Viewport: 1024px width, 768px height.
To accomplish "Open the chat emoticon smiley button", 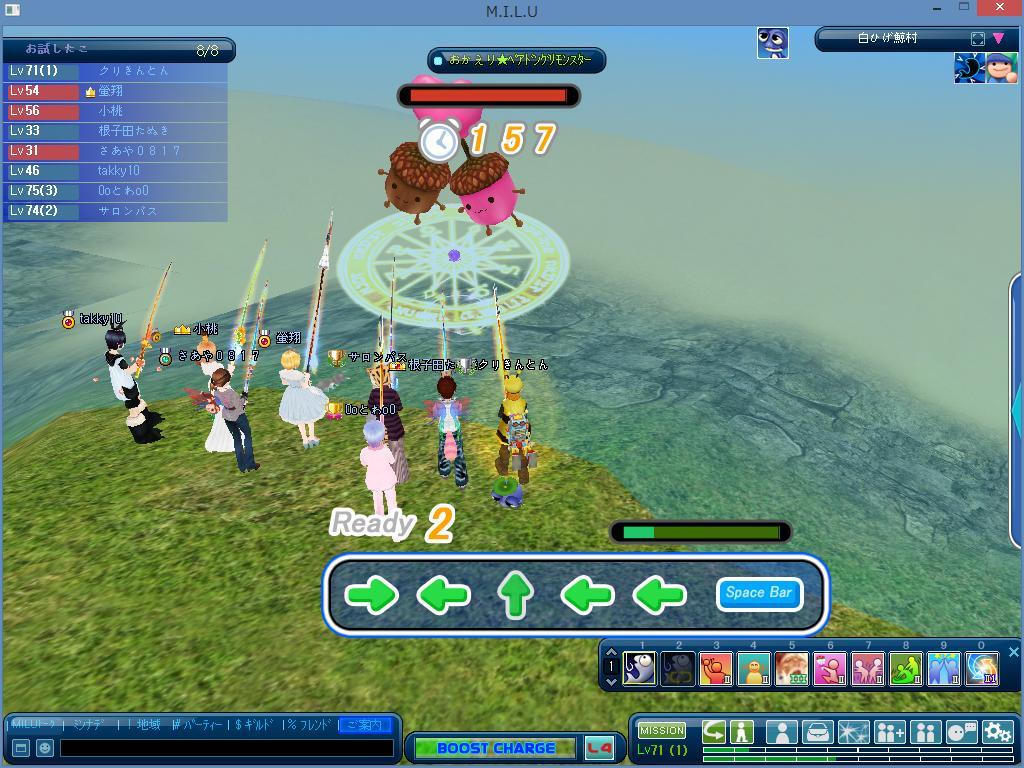I will tap(45, 747).
